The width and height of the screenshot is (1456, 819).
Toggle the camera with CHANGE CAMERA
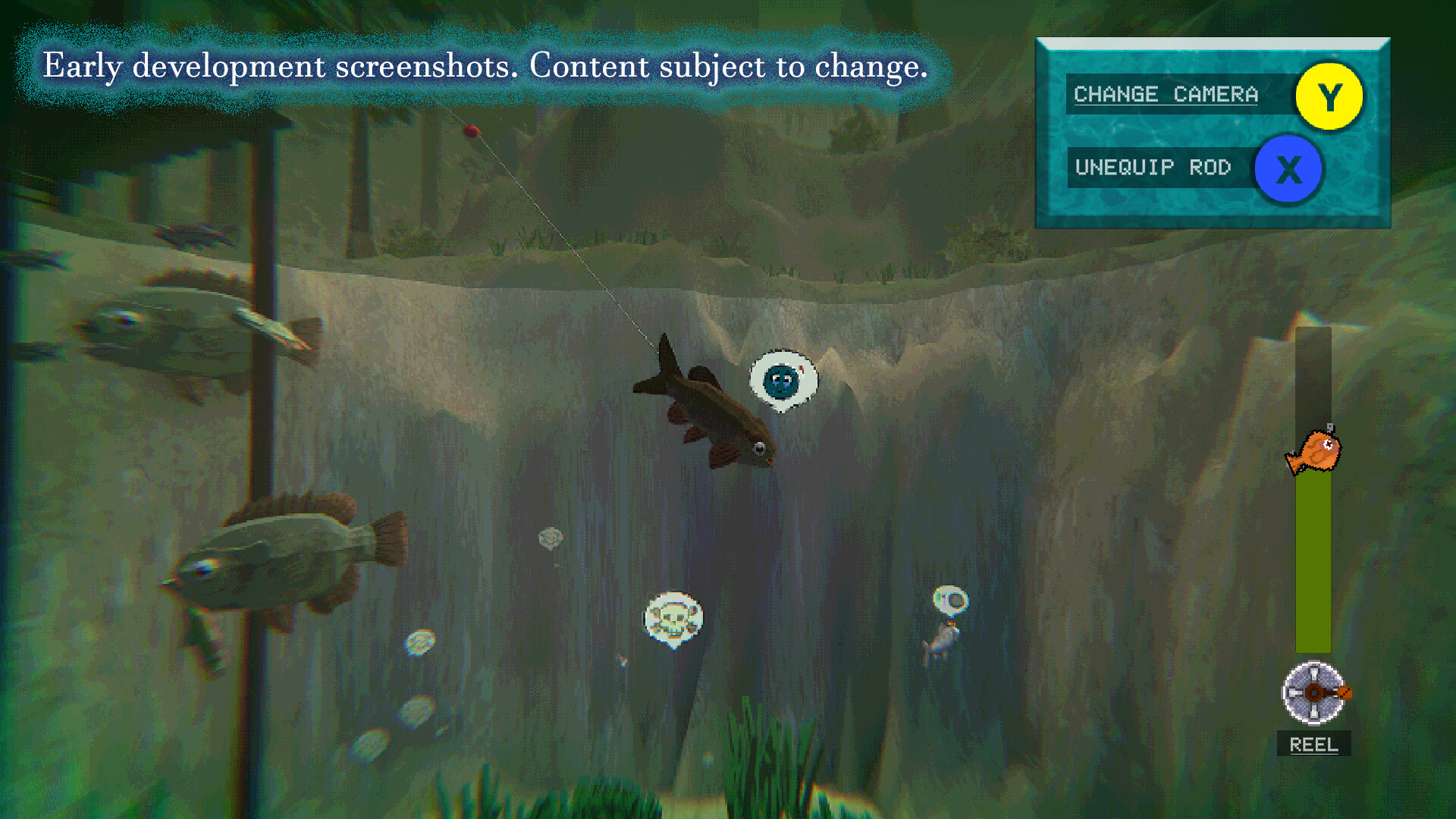click(1166, 94)
